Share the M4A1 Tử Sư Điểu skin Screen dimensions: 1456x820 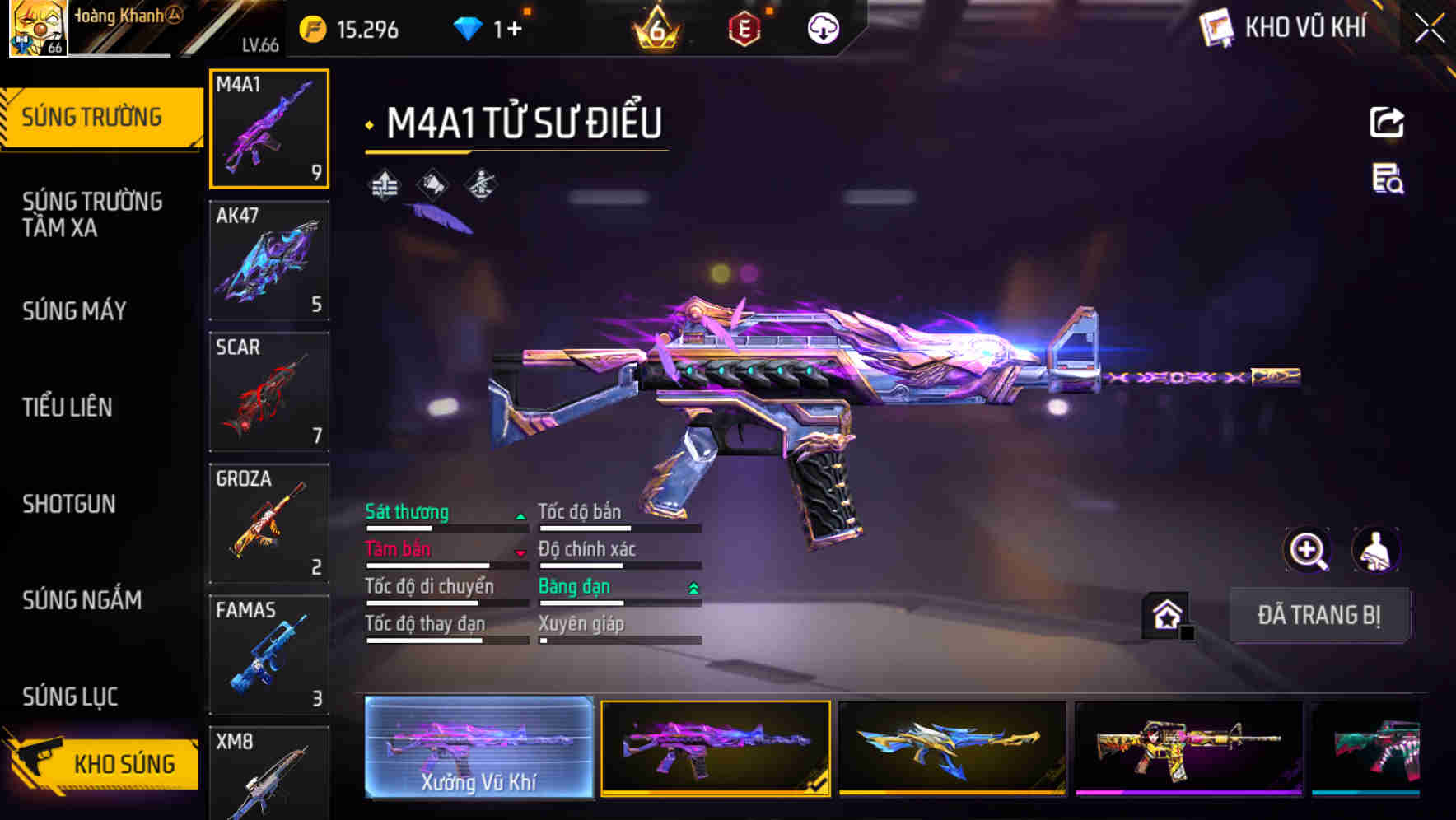point(1388,122)
